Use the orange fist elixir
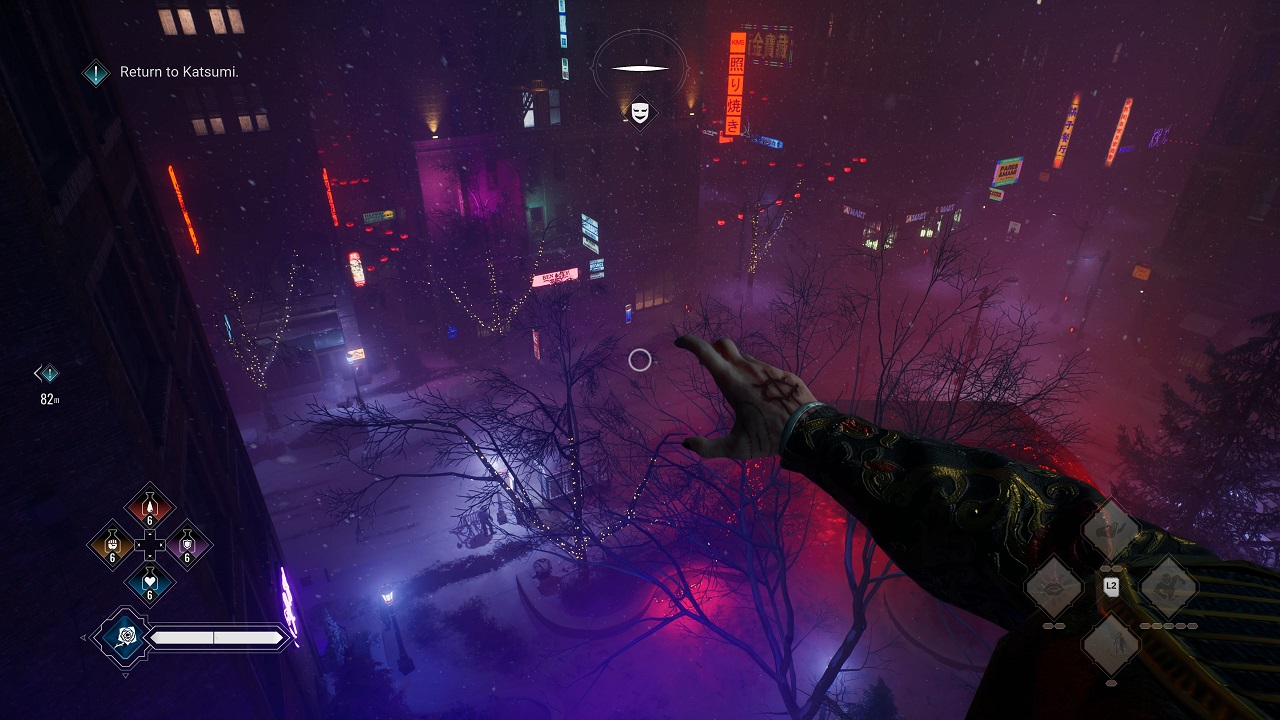 [x=113, y=545]
